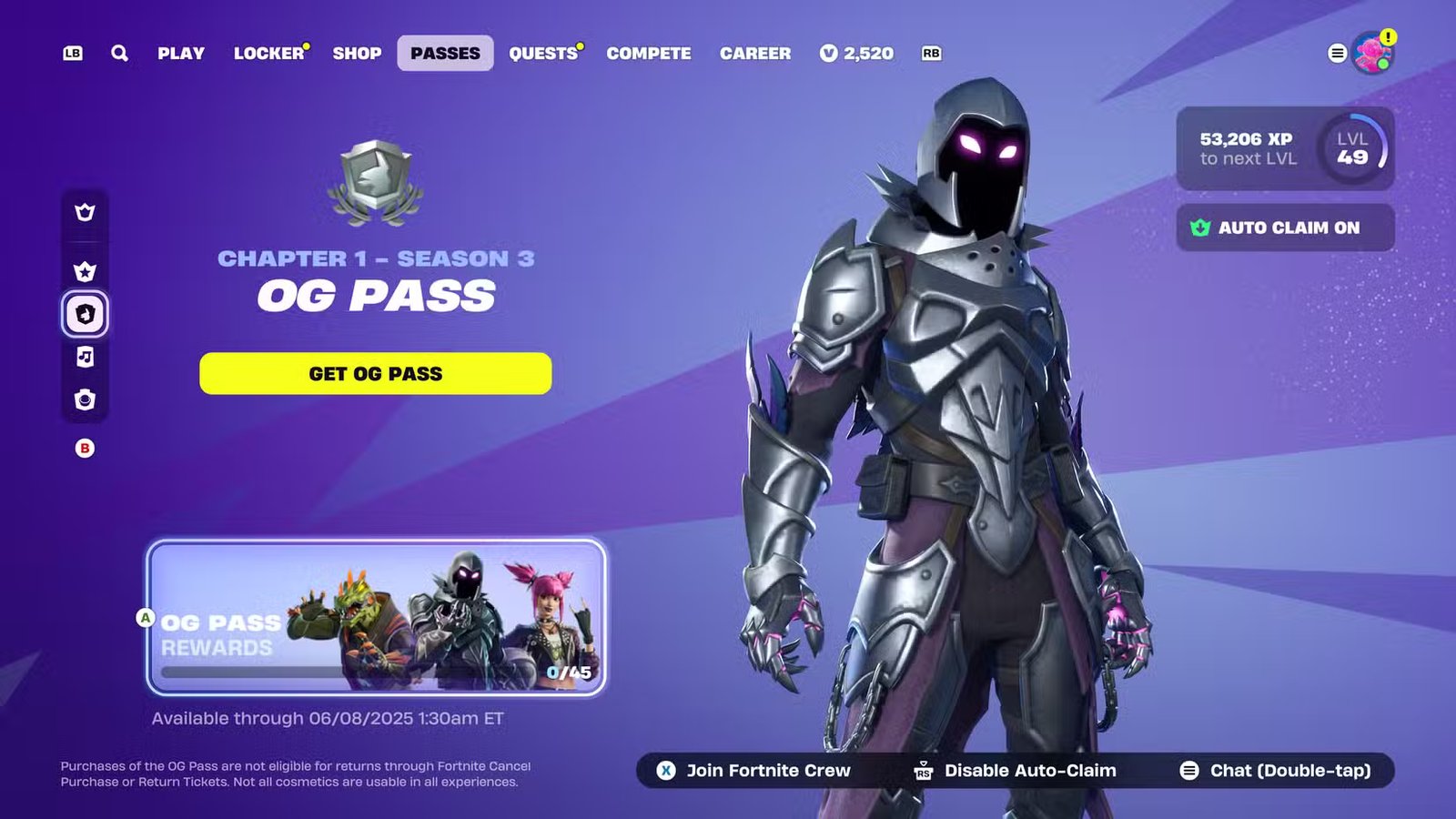Open the Battle Pass star crown icon

84,269
